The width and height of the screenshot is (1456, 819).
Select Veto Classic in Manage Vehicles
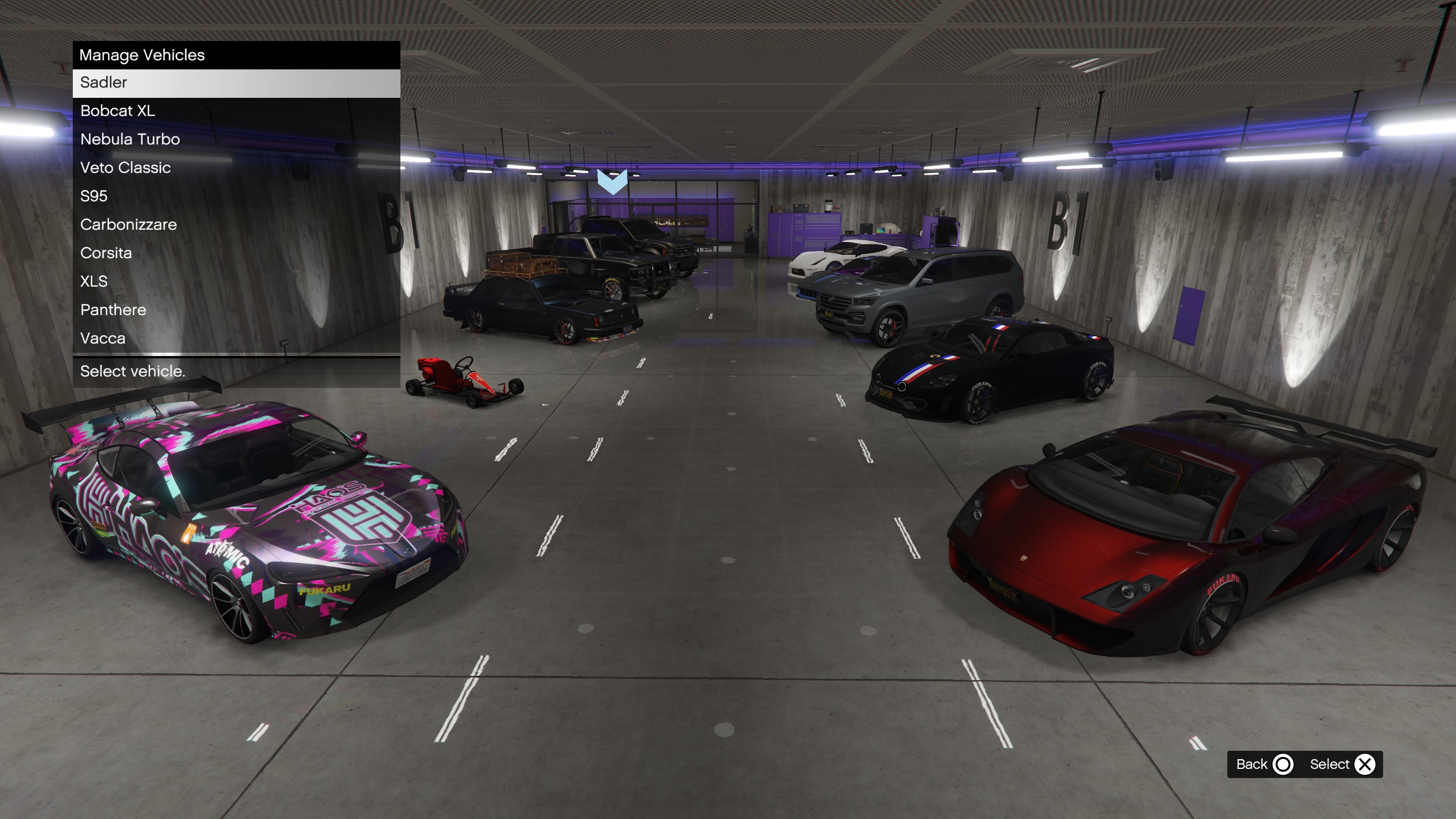tap(236, 168)
